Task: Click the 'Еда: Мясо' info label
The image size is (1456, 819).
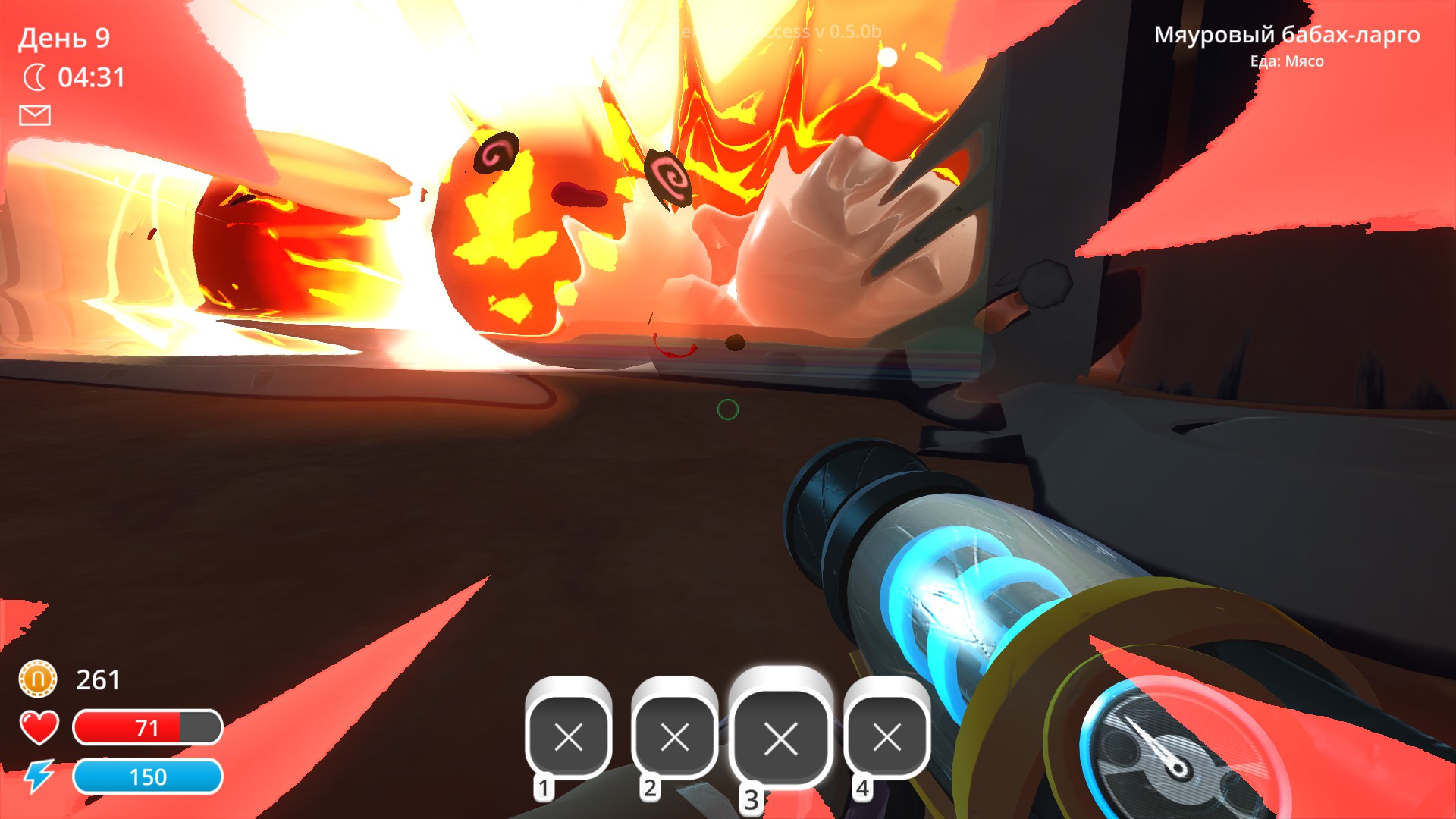Action: [x=1288, y=62]
